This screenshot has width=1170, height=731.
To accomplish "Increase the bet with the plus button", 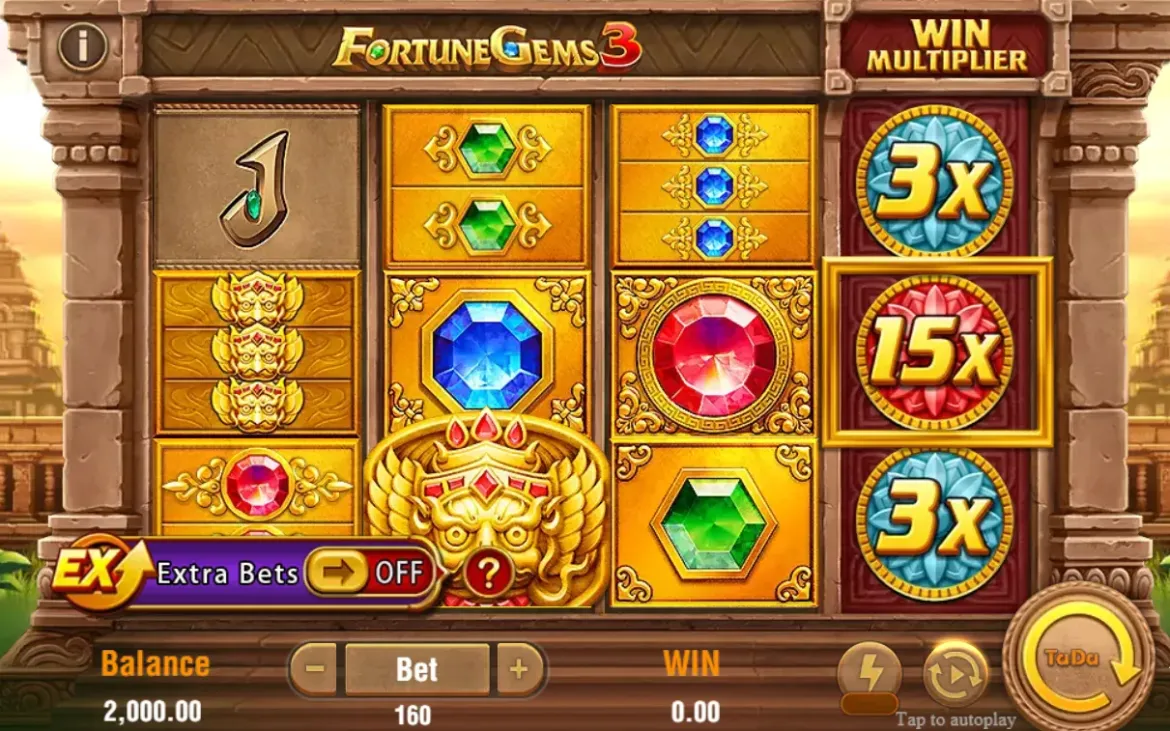I will (x=518, y=669).
